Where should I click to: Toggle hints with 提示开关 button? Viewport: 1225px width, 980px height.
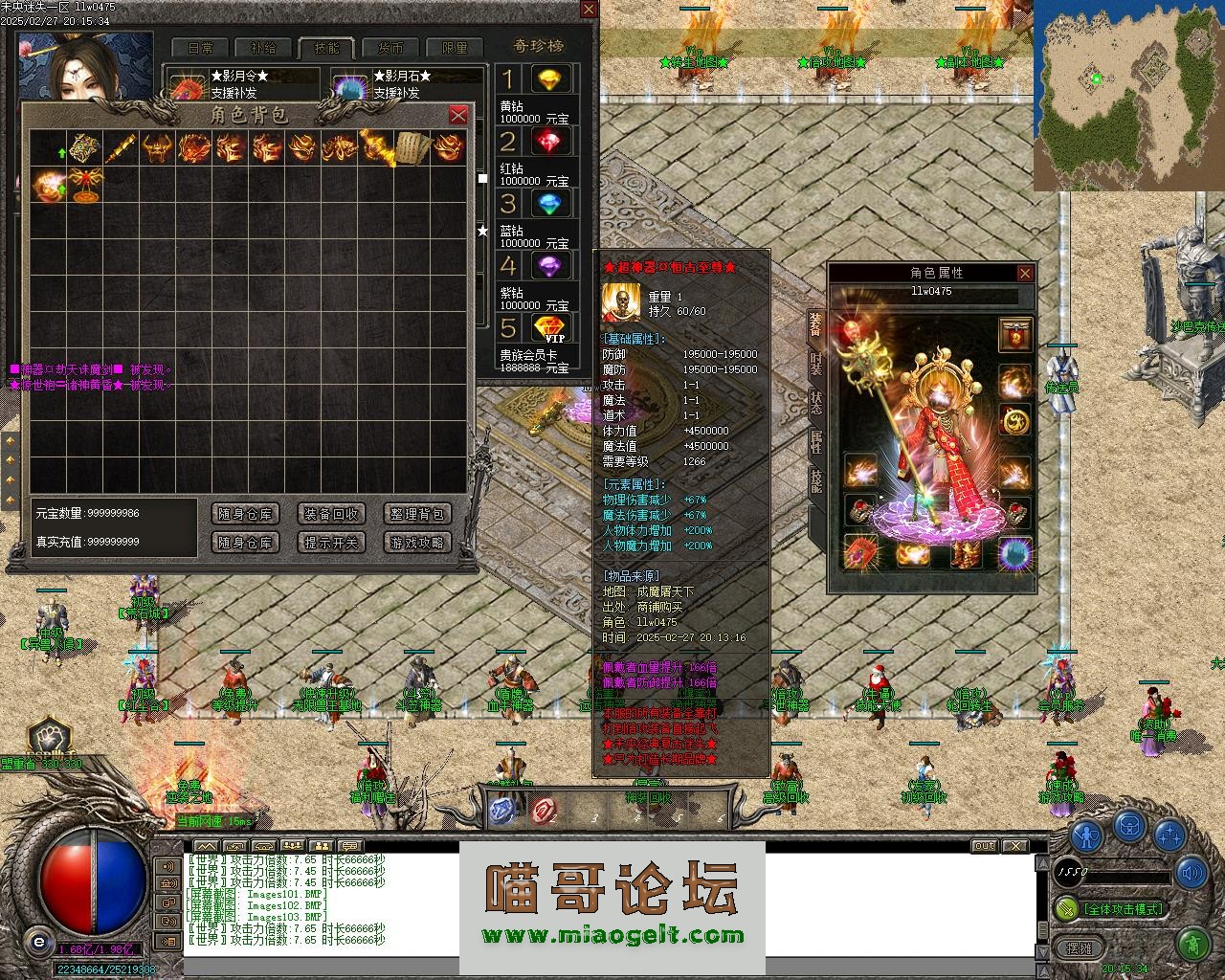(331, 543)
